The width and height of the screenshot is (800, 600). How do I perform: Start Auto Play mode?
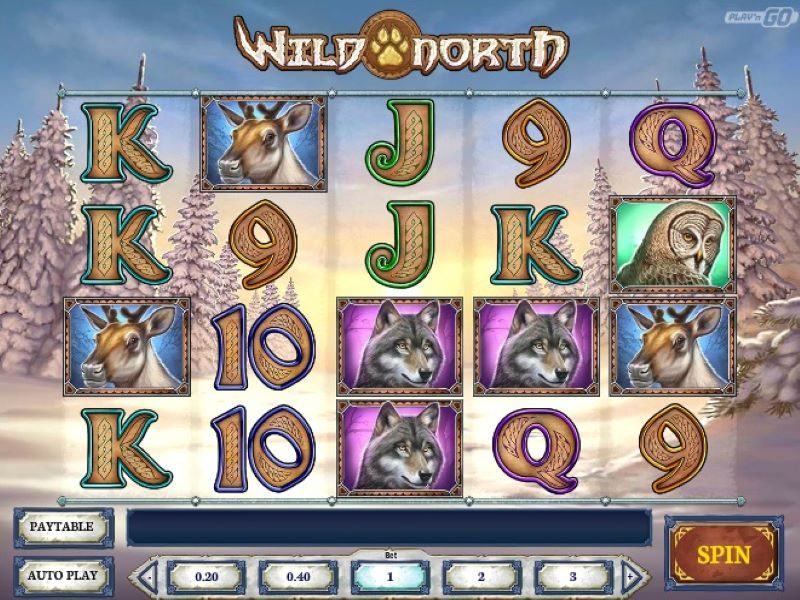point(62,576)
